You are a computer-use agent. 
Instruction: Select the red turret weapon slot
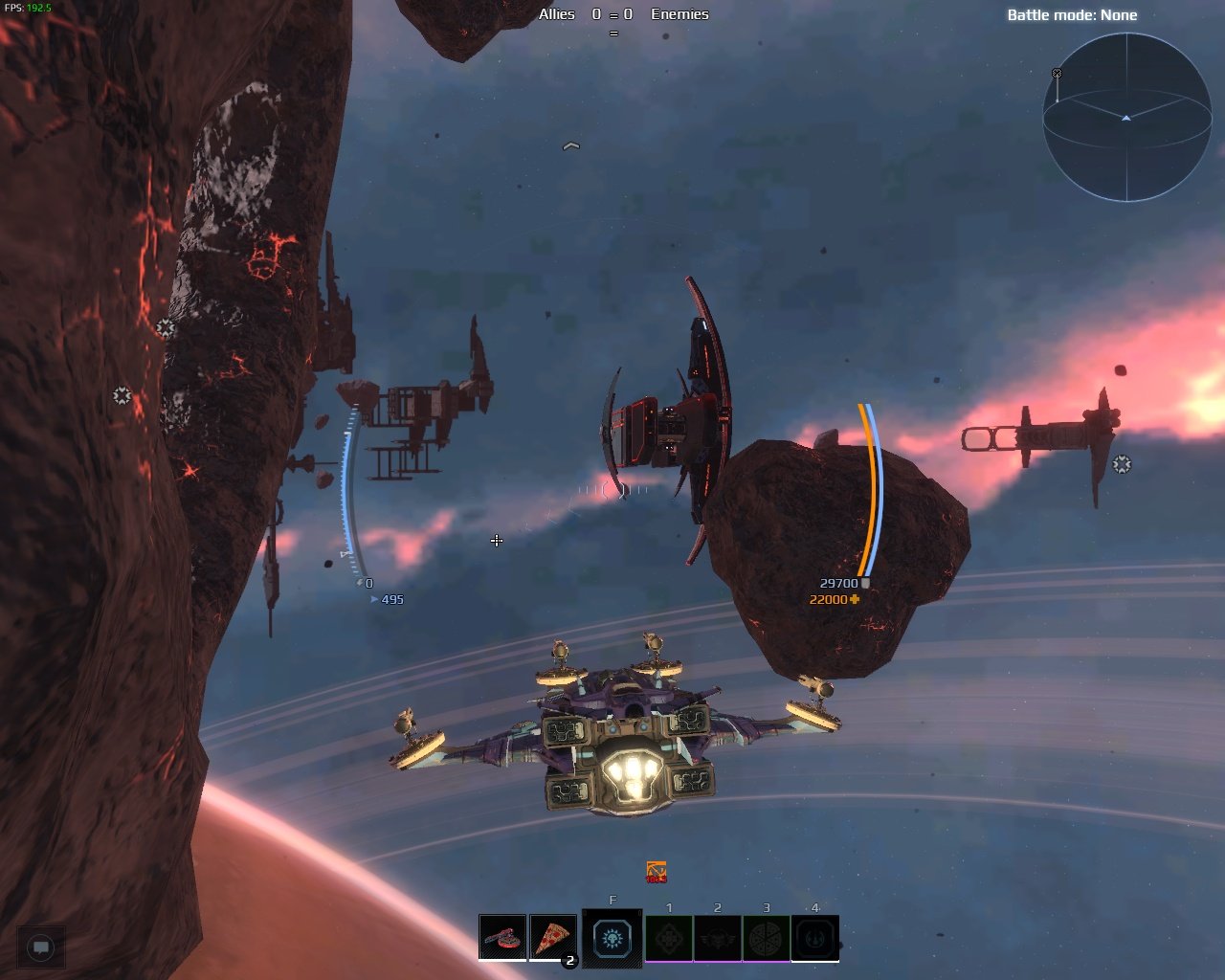click(x=502, y=937)
